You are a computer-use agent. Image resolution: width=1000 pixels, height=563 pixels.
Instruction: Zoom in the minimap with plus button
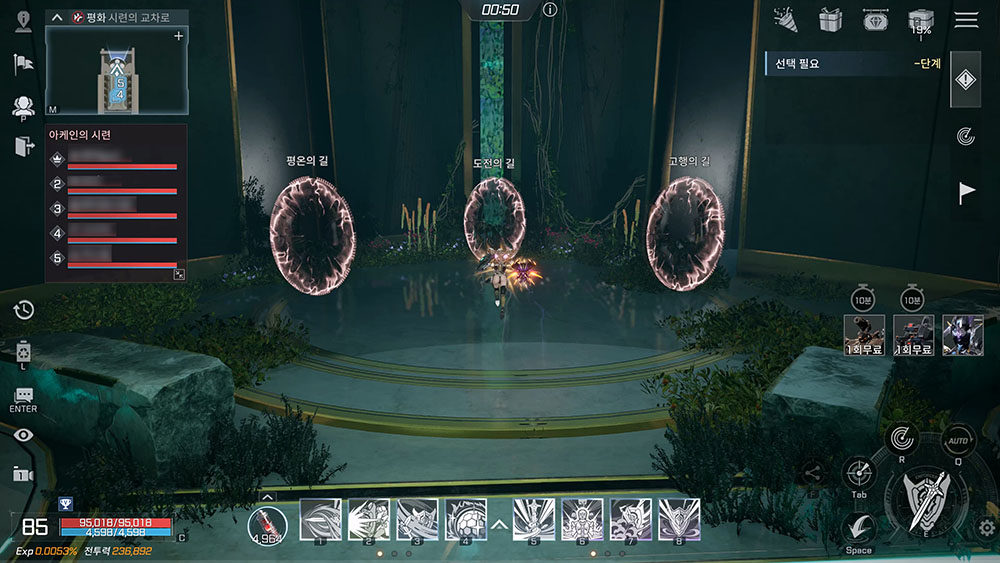tap(179, 36)
